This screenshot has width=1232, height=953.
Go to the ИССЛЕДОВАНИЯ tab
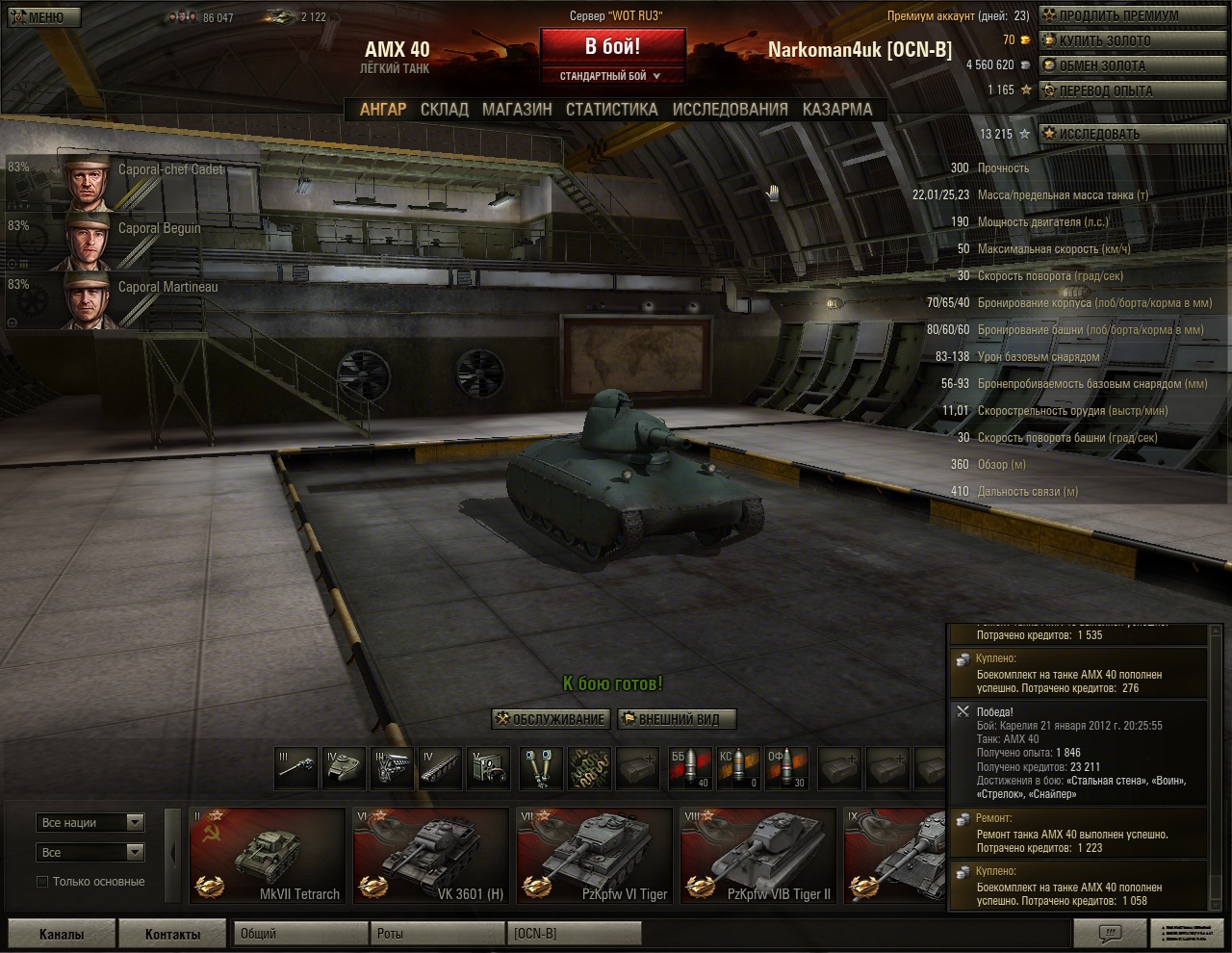click(730, 110)
